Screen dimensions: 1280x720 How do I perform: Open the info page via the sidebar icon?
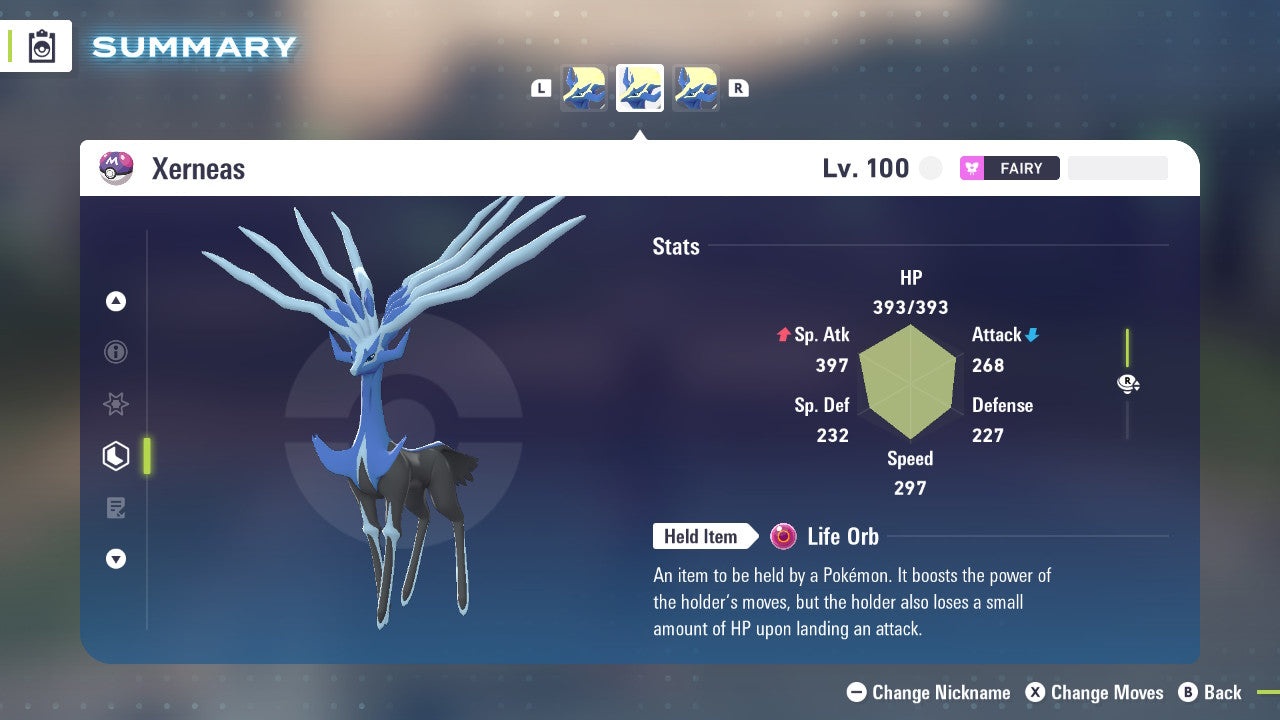(x=116, y=352)
